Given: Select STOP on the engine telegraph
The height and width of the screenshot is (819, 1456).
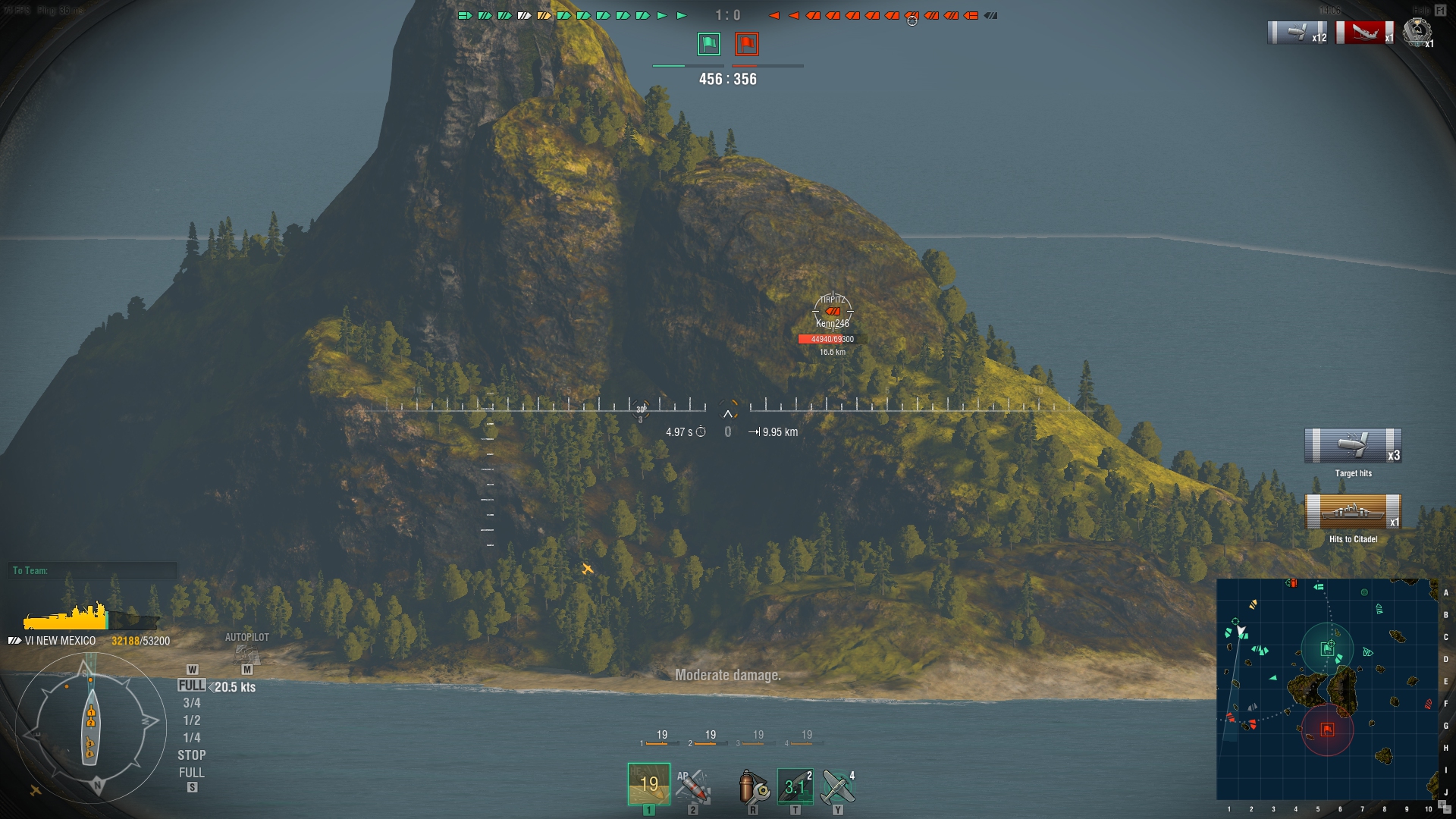Looking at the screenshot, I should click(192, 755).
